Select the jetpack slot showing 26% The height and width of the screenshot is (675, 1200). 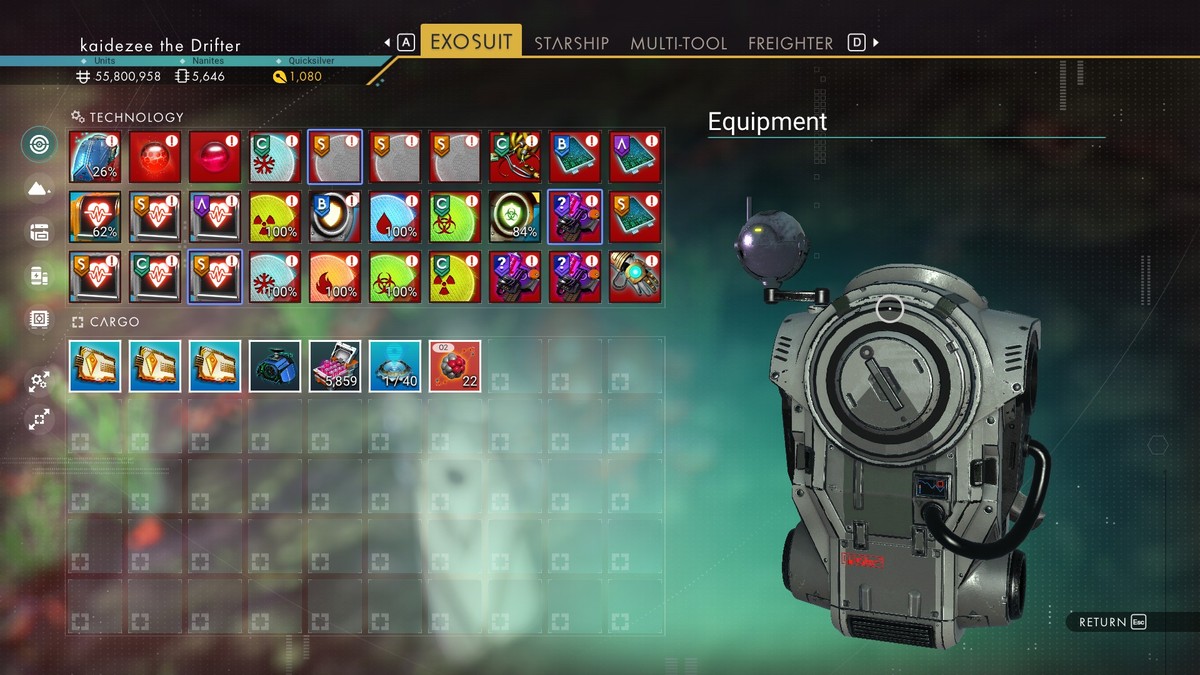95,157
